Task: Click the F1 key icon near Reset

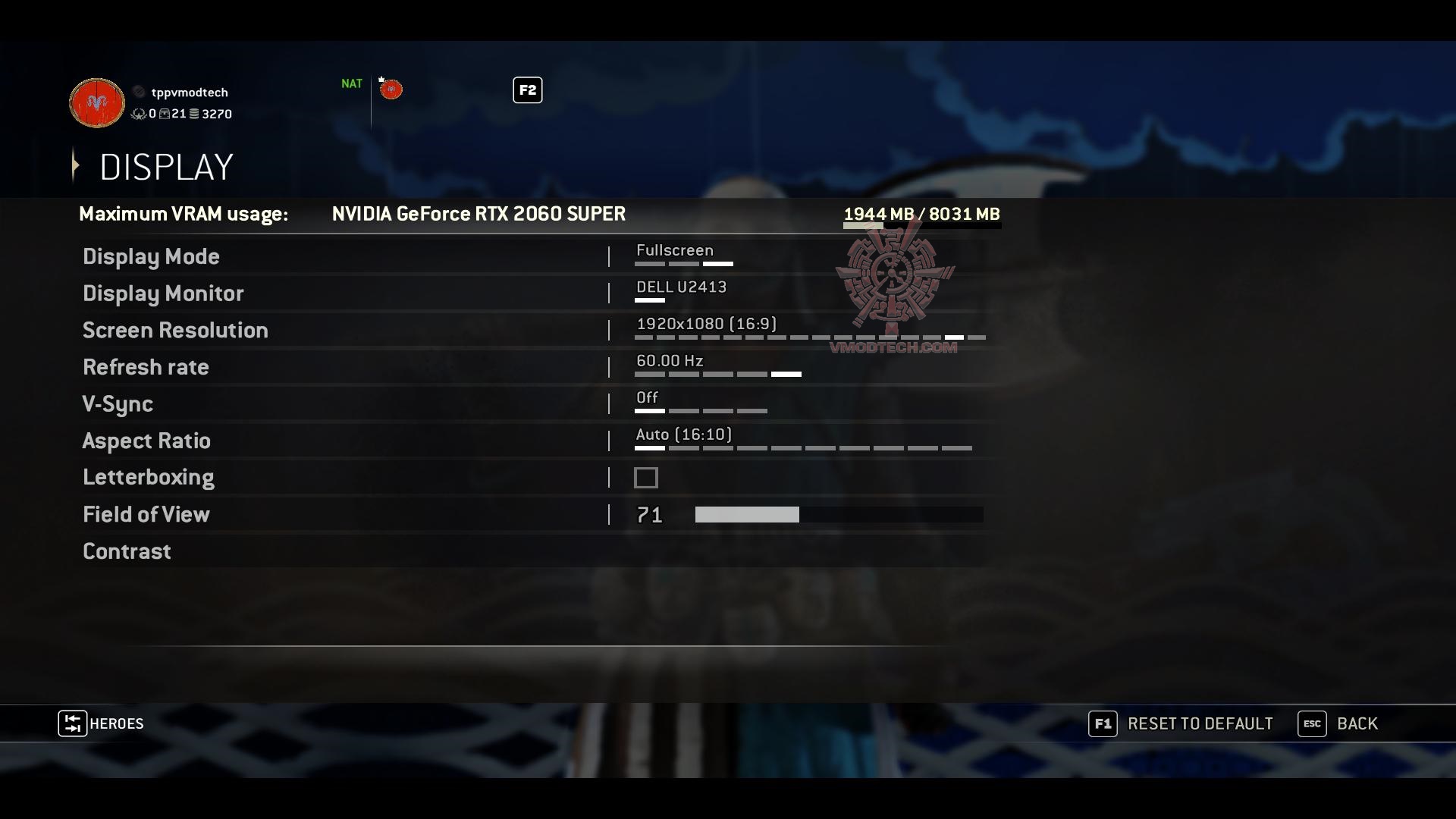Action: click(1103, 723)
